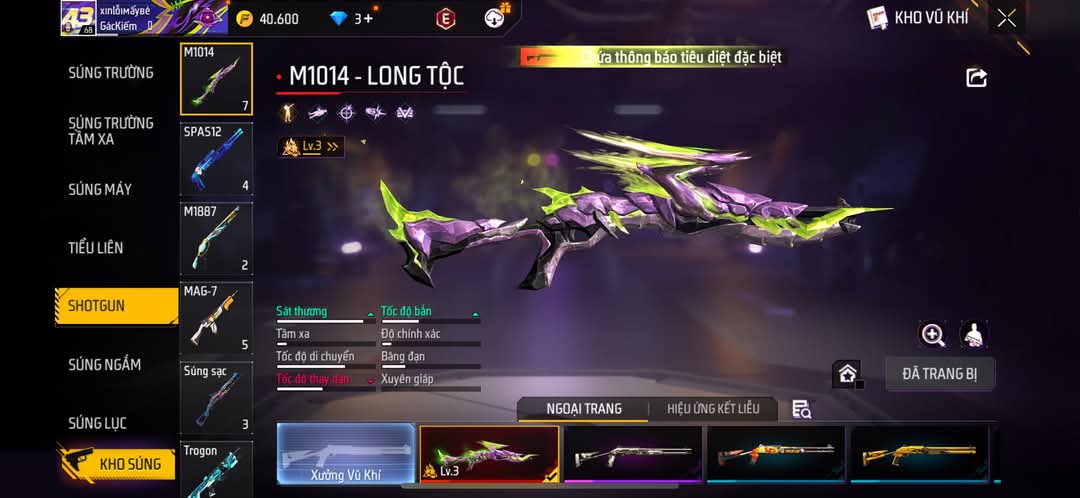Select the Trogon weapon slot

click(216, 469)
